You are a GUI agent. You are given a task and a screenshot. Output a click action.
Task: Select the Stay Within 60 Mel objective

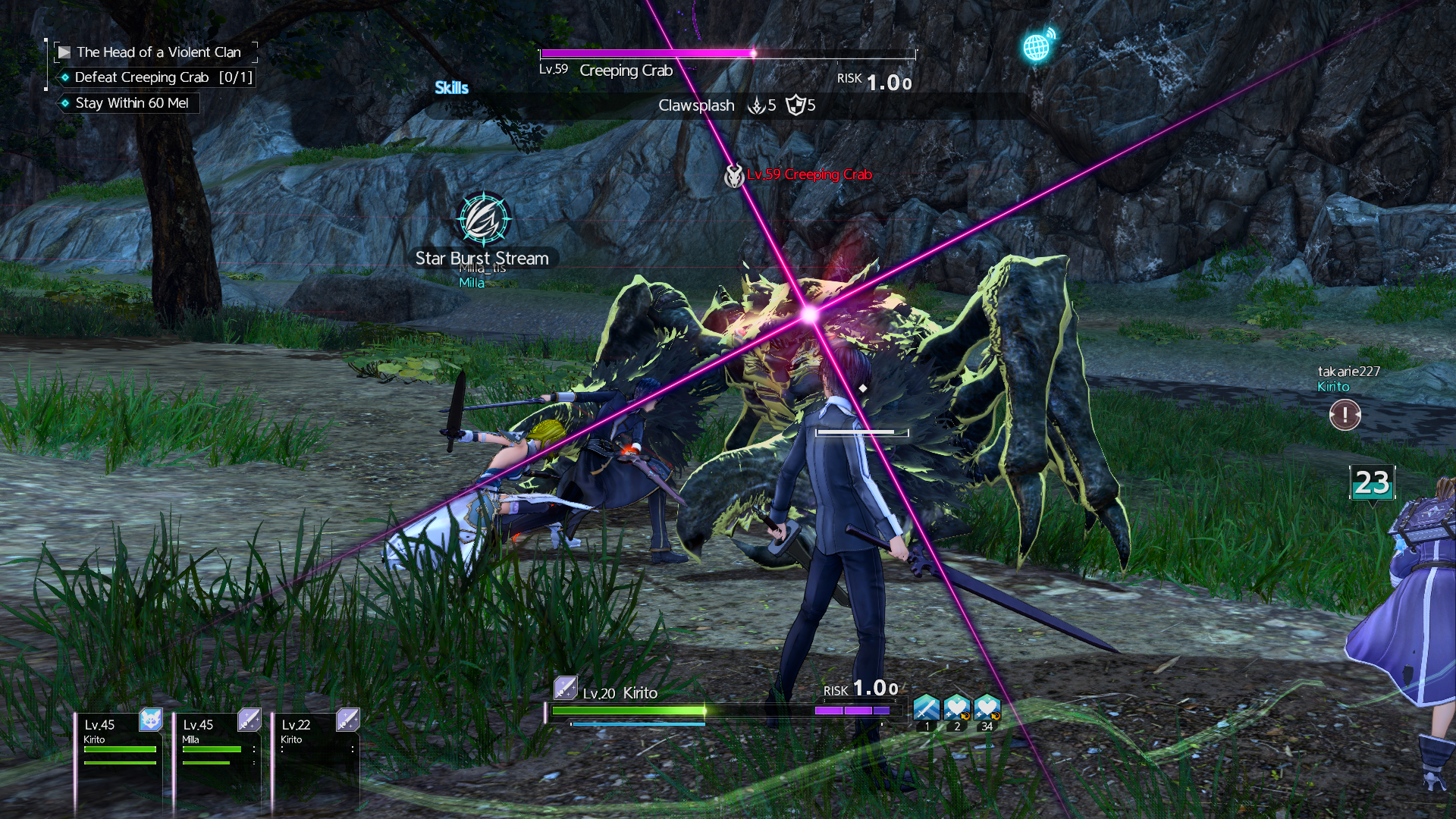coord(131,103)
